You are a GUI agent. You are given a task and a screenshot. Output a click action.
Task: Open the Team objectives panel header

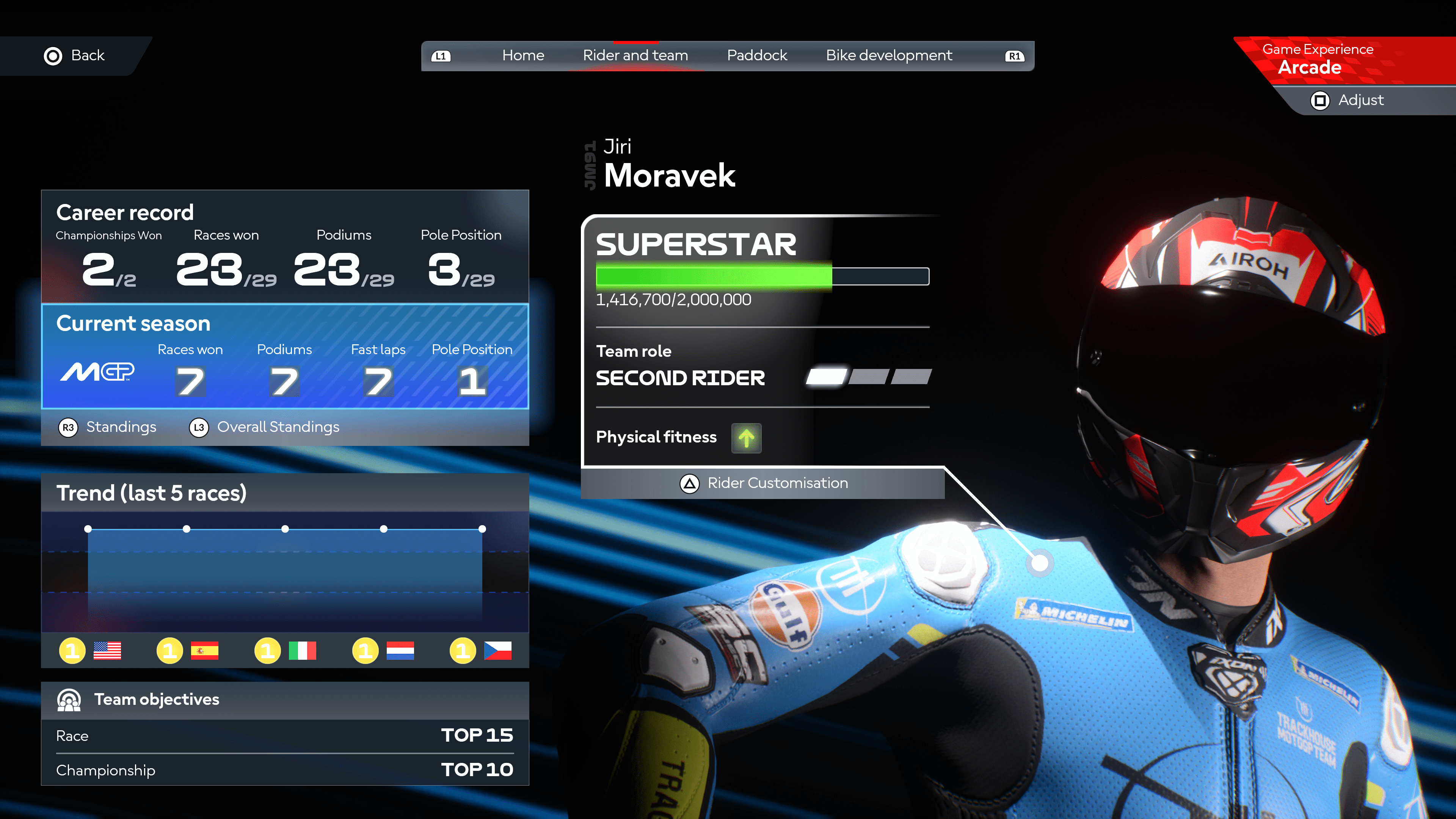(285, 700)
